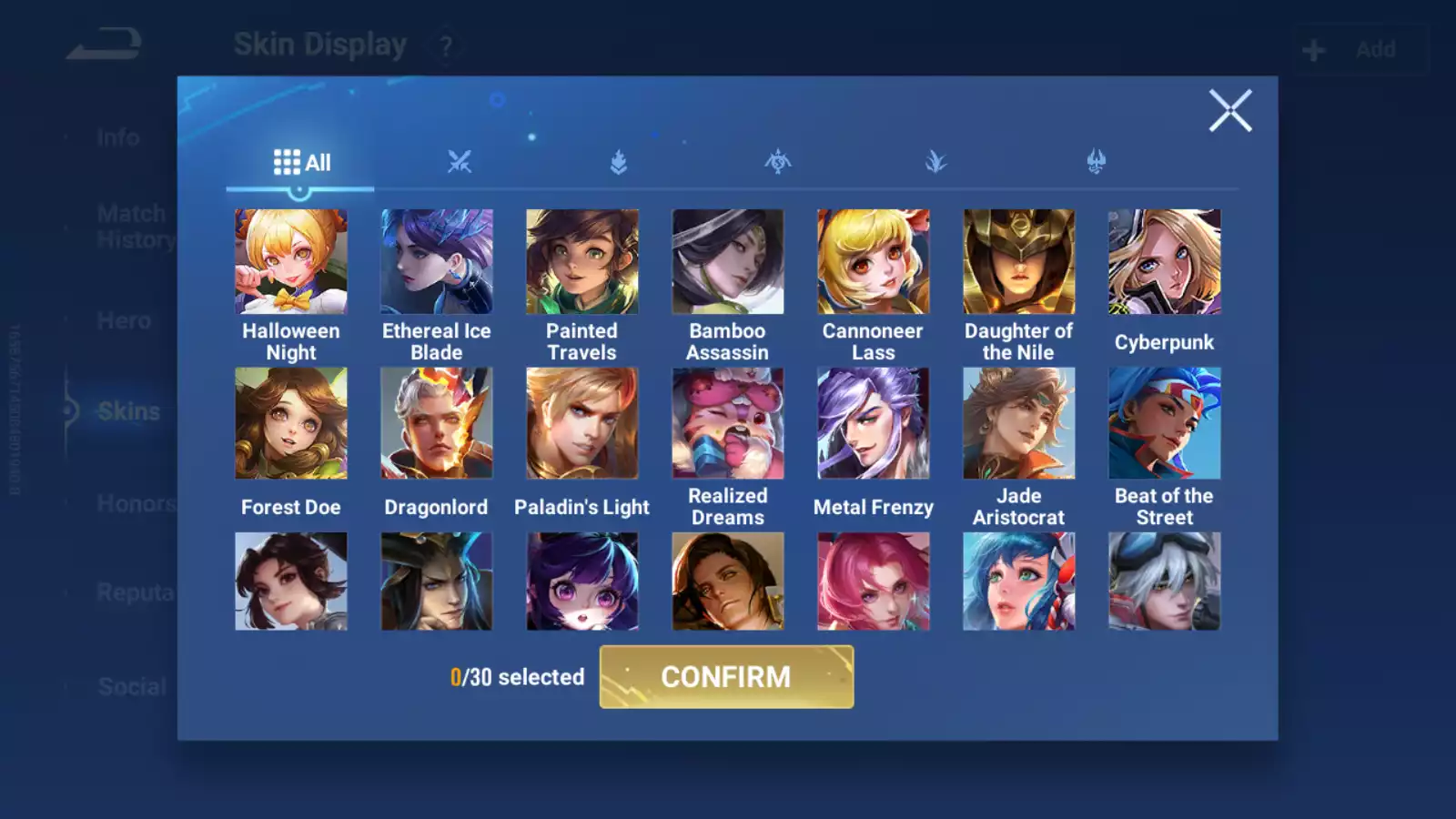Screen dimensions: 1456x819
Task: Select the Halloween Night skin
Action: (290, 261)
